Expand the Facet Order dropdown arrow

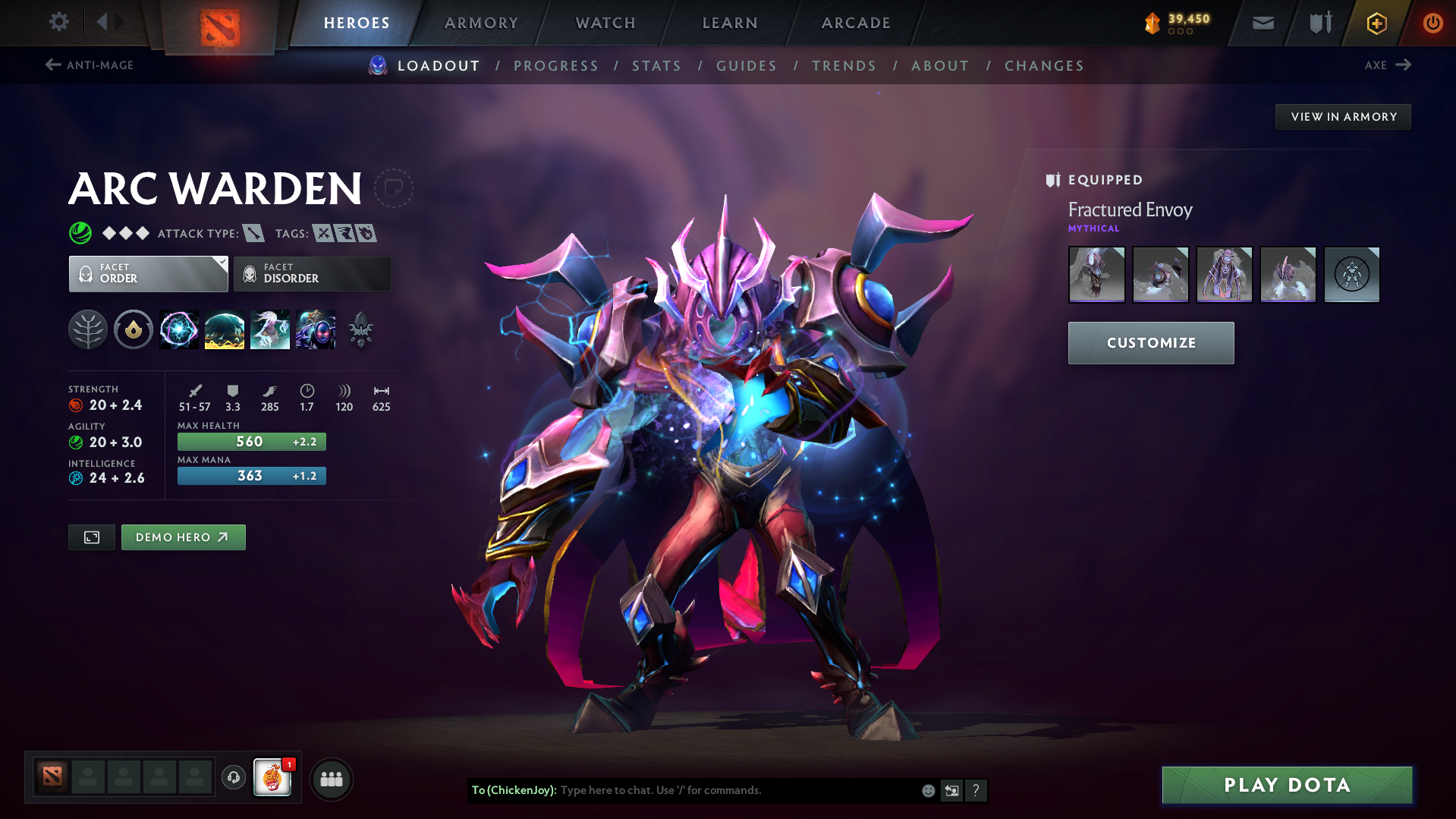tap(221, 263)
